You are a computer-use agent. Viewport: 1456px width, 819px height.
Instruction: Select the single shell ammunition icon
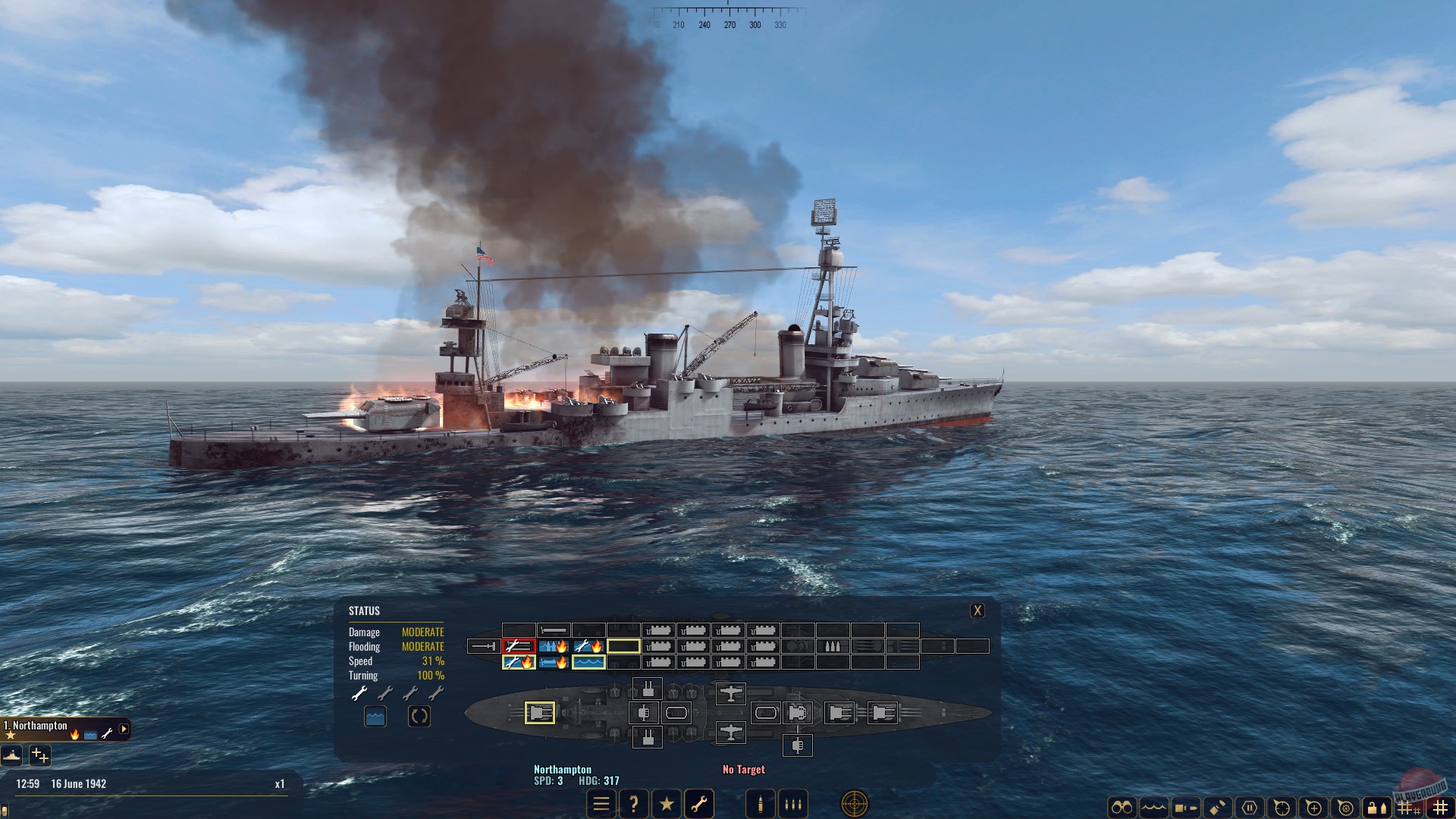pos(759,803)
